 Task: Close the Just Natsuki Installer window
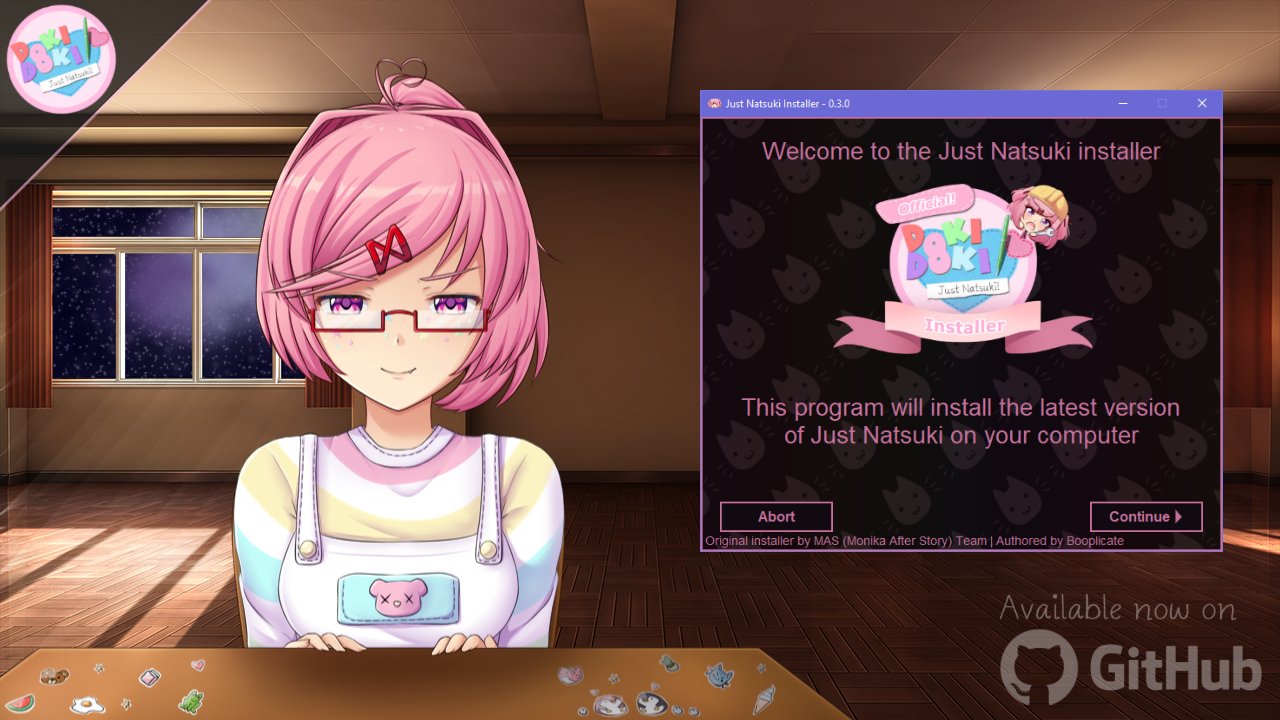click(1202, 103)
